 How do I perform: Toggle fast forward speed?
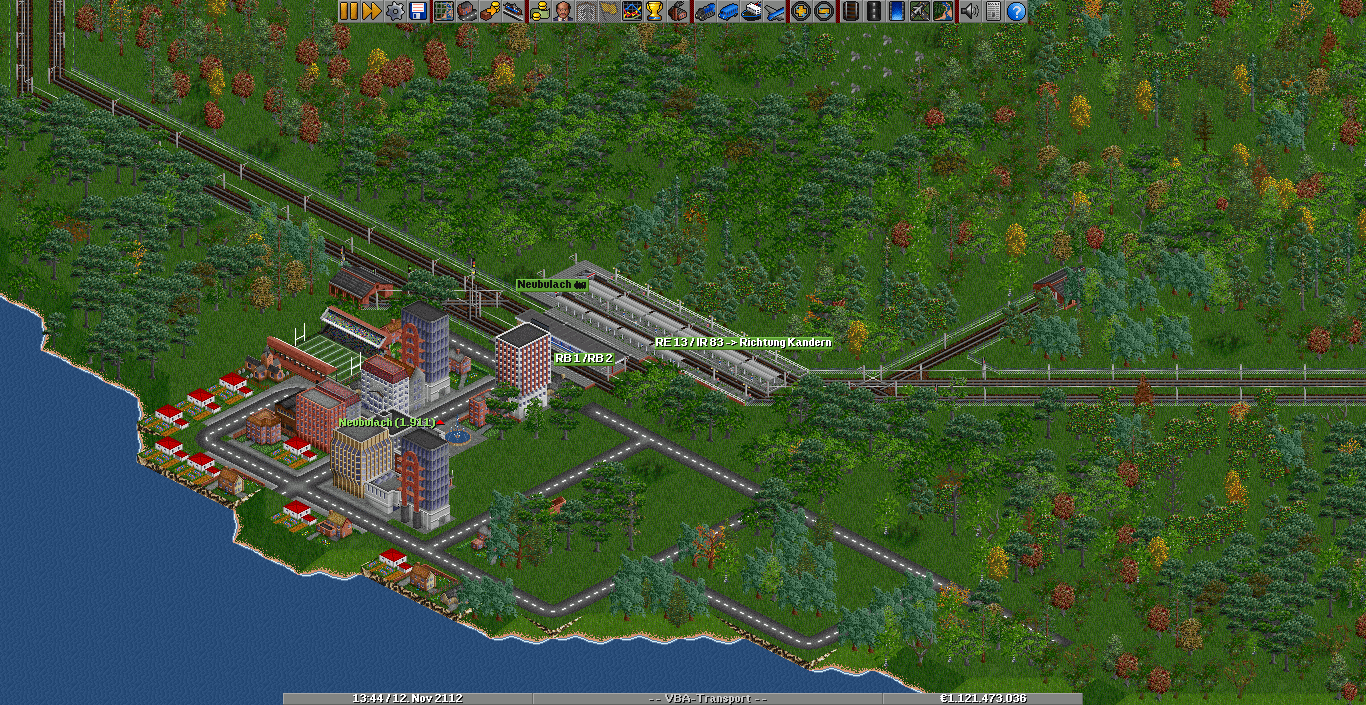coord(371,11)
